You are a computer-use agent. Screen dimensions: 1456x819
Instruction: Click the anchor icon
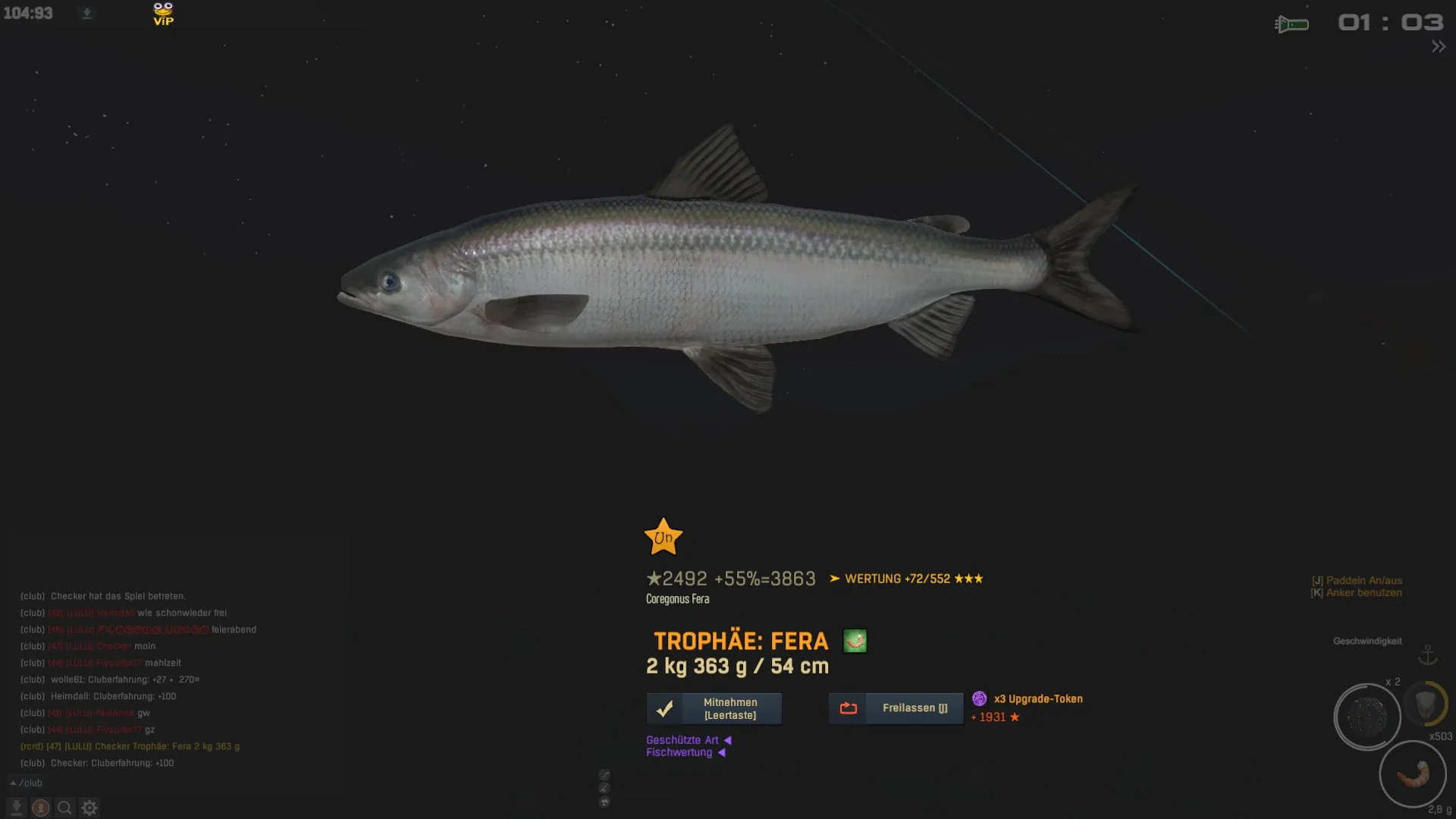click(1427, 654)
